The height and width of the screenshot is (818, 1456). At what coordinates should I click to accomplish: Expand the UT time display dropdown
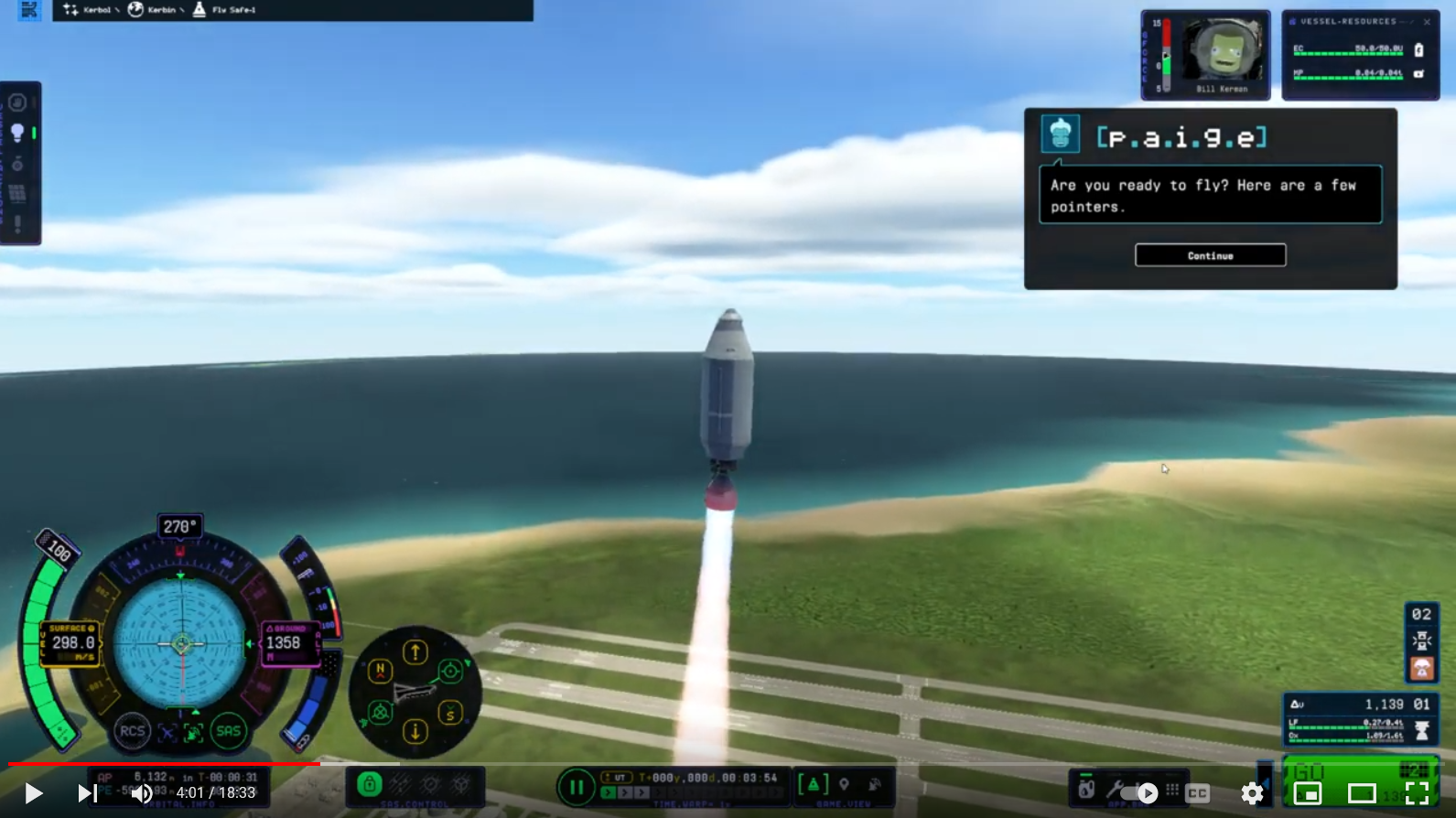click(x=615, y=777)
